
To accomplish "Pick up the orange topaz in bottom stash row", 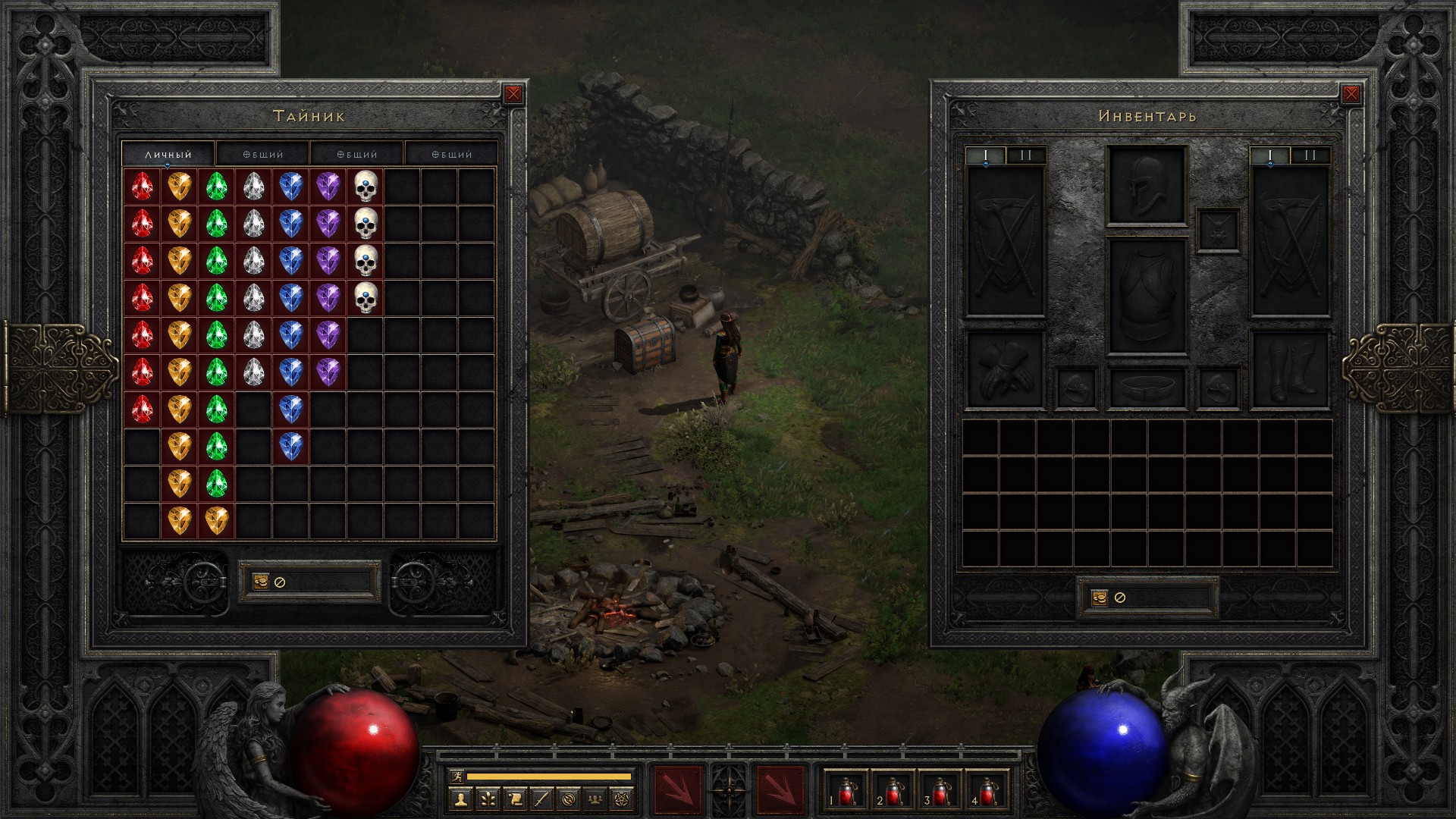I will point(216,520).
